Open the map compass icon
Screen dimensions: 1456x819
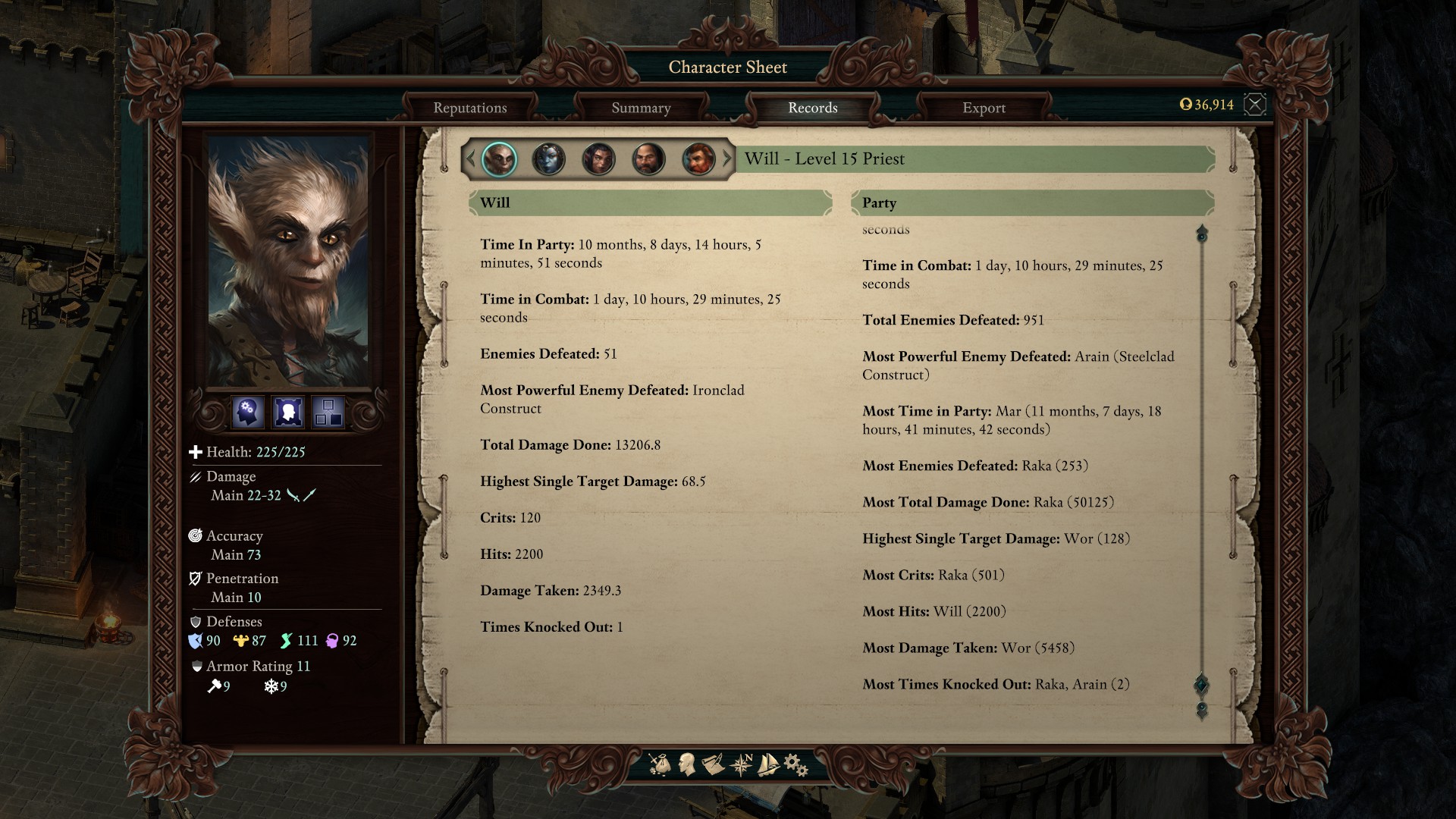point(741,764)
